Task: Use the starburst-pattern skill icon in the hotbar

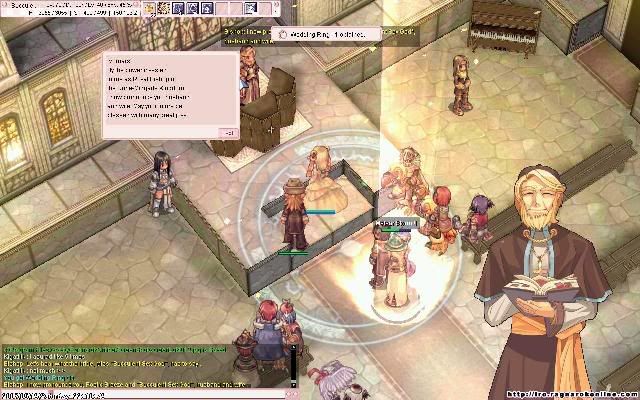Action: point(162,8)
